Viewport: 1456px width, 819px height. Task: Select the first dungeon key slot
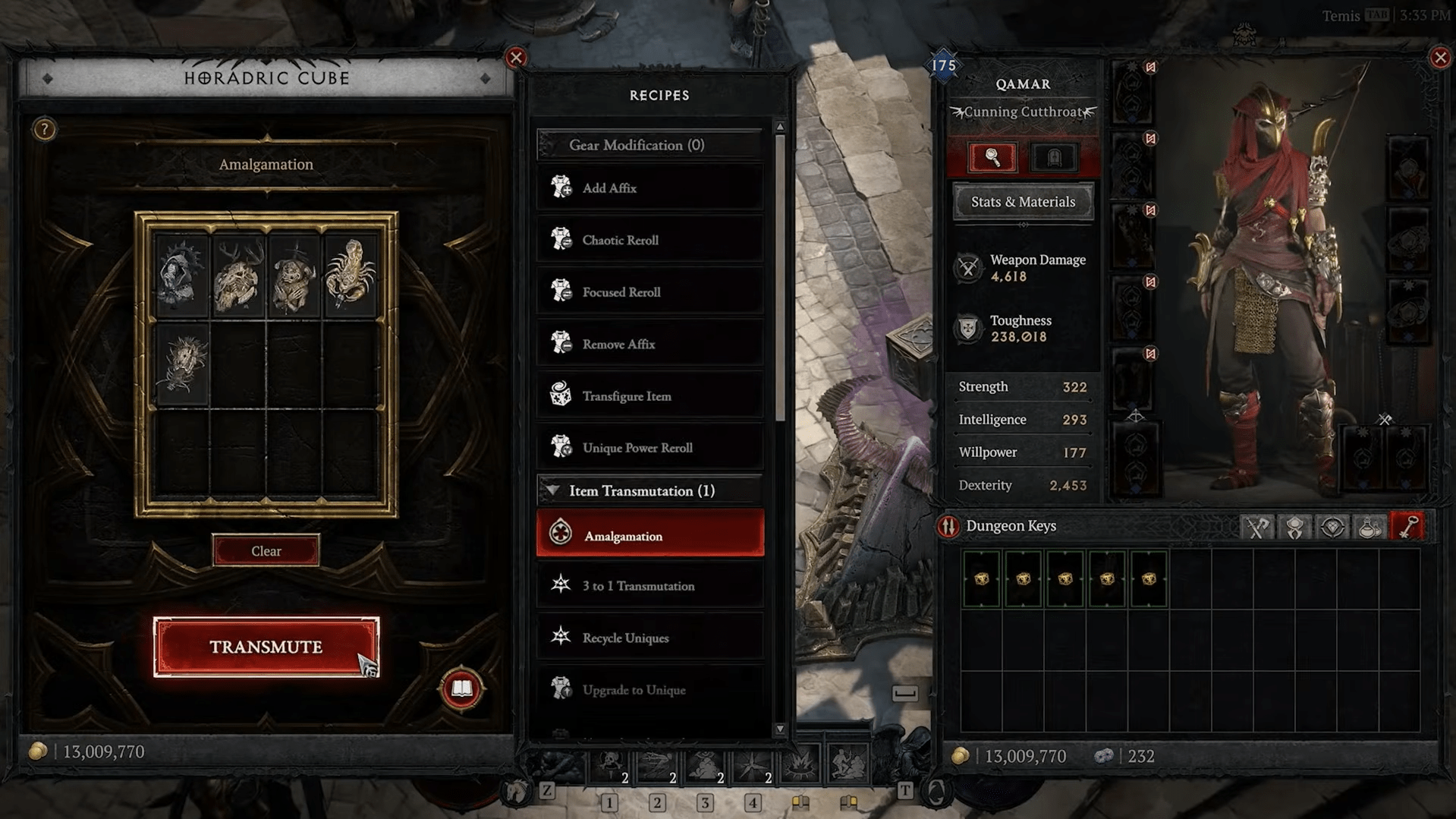981,579
